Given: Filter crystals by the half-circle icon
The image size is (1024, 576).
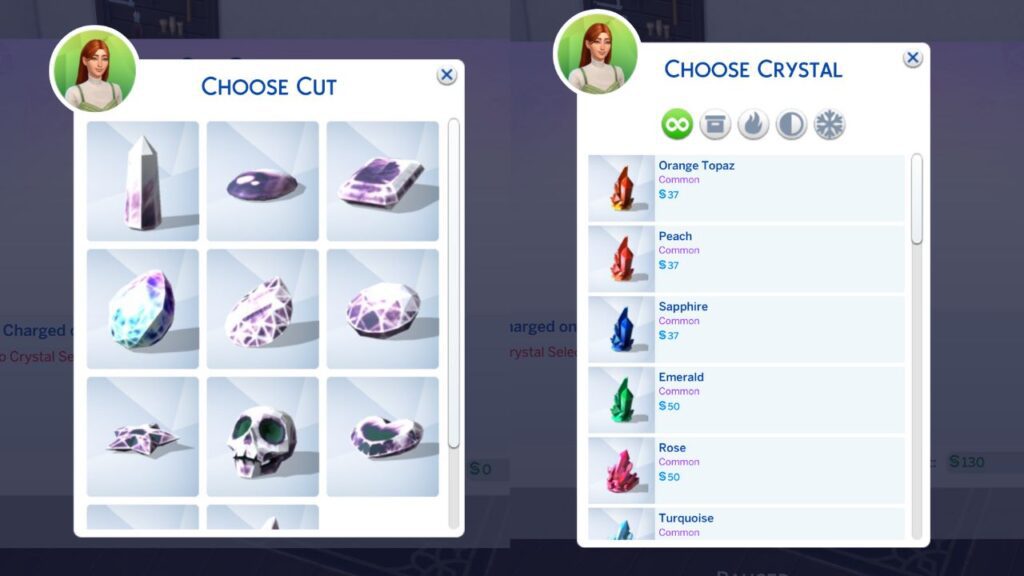Looking at the screenshot, I should click(791, 125).
